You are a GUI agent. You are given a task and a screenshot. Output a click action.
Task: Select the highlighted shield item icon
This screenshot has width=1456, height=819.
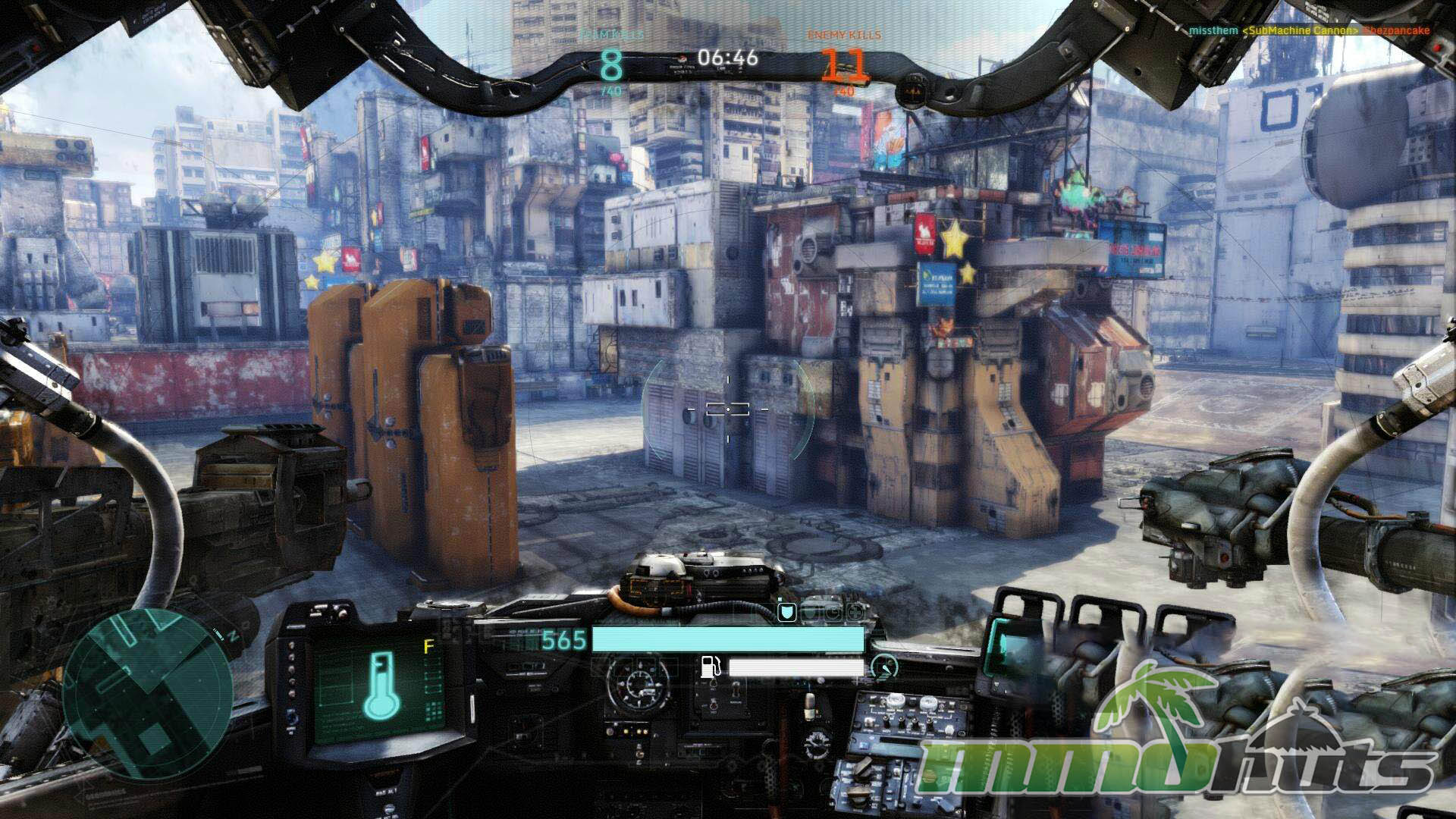786,612
